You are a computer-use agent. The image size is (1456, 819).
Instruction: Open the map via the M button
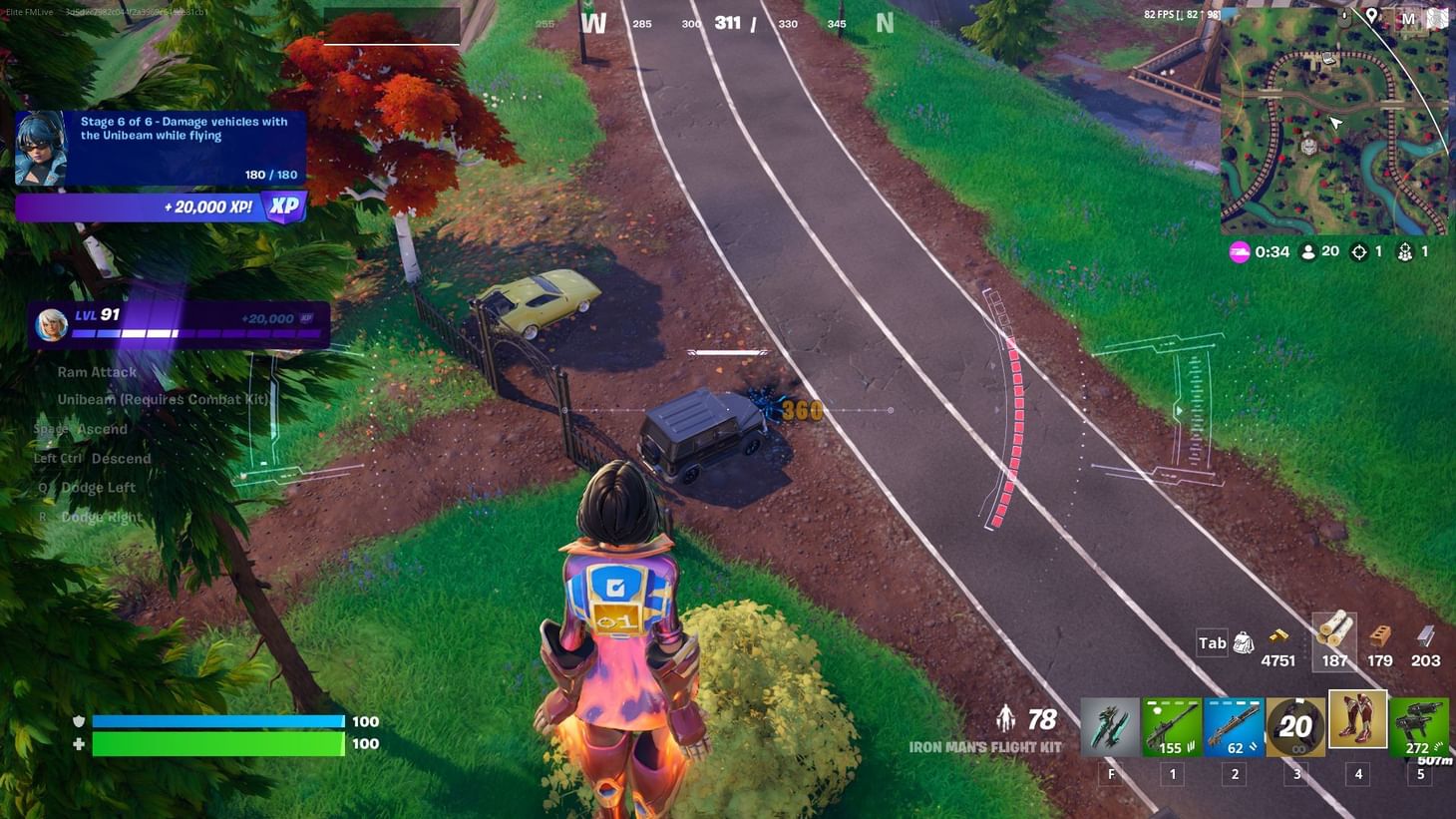[x=1409, y=18]
